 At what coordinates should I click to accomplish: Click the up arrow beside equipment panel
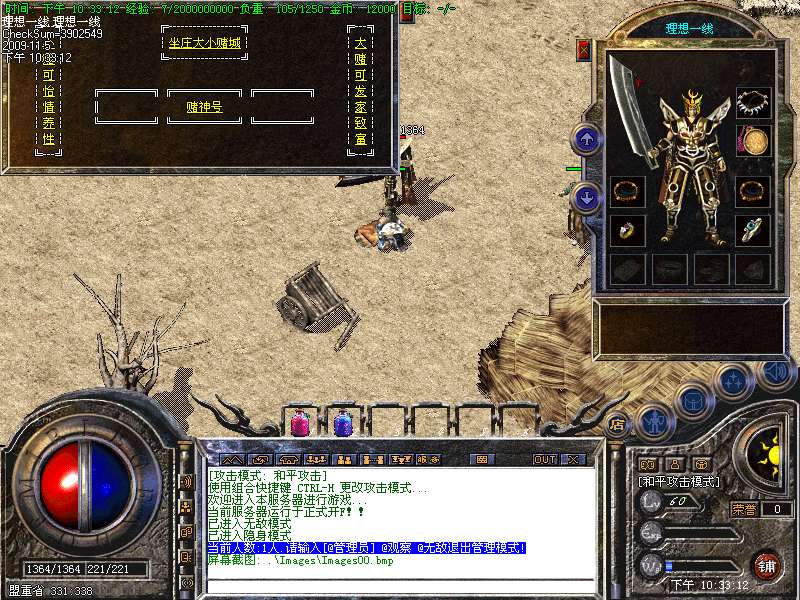coord(588,139)
